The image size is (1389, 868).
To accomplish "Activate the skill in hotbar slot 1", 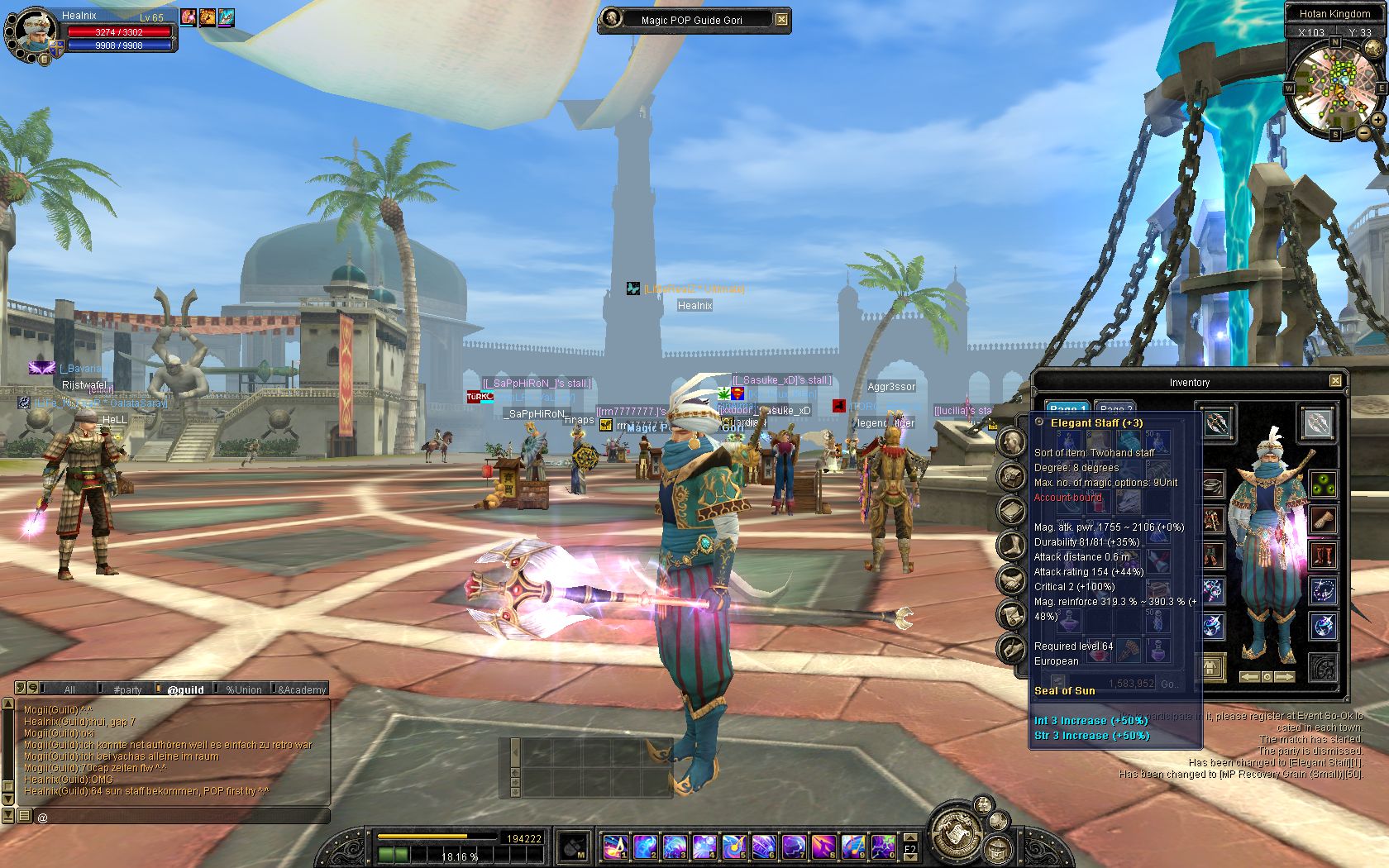I will point(615,847).
